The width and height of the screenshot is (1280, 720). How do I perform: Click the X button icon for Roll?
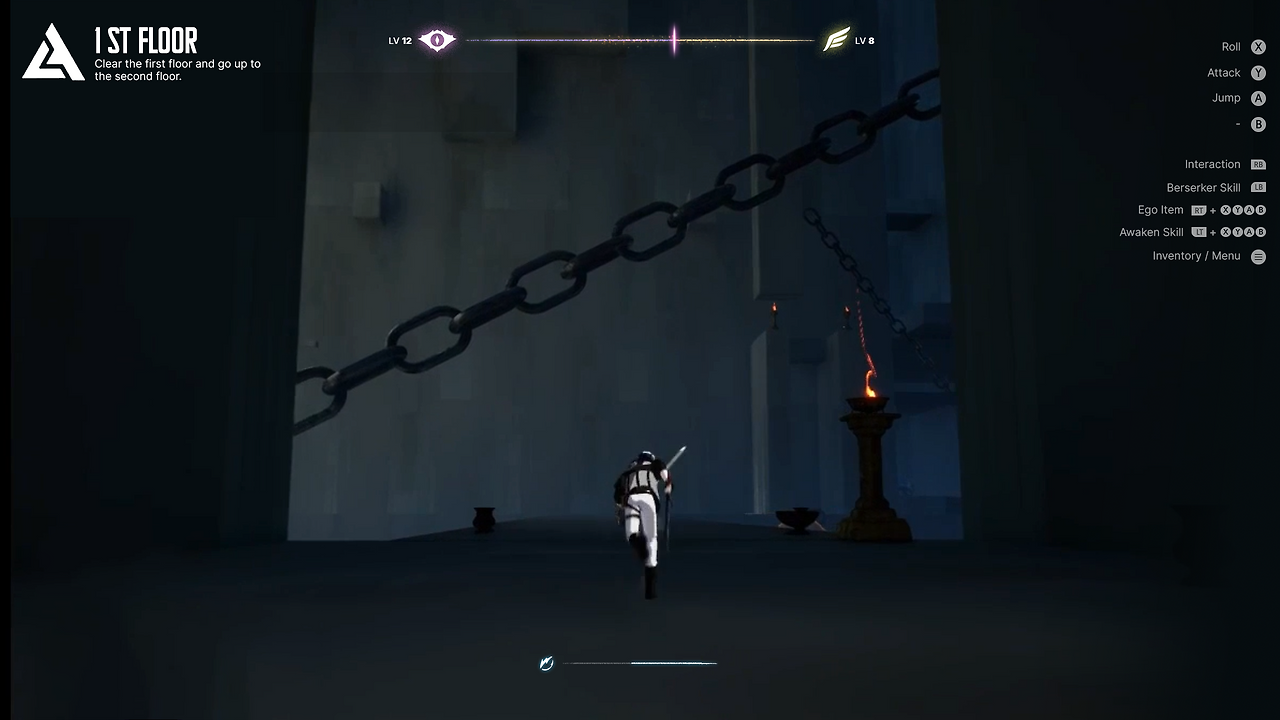click(1258, 46)
